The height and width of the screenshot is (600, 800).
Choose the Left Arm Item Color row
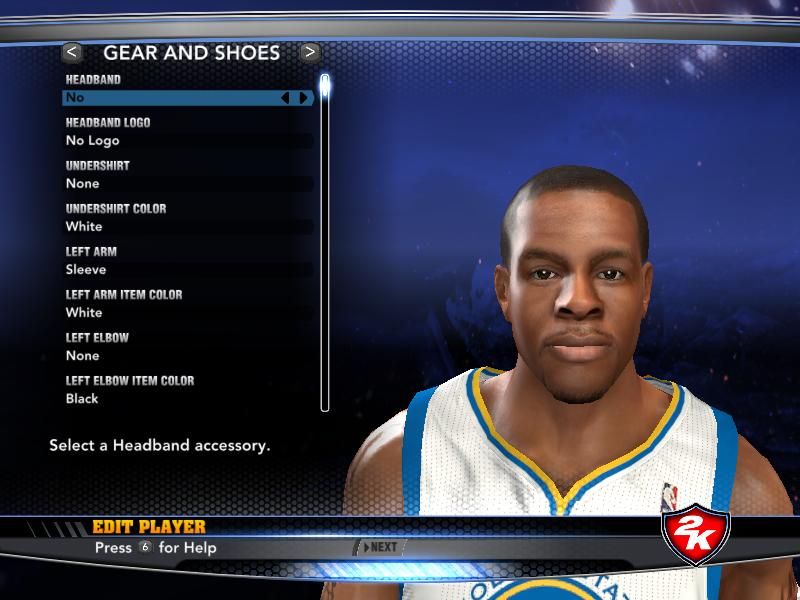tap(190, 313)
